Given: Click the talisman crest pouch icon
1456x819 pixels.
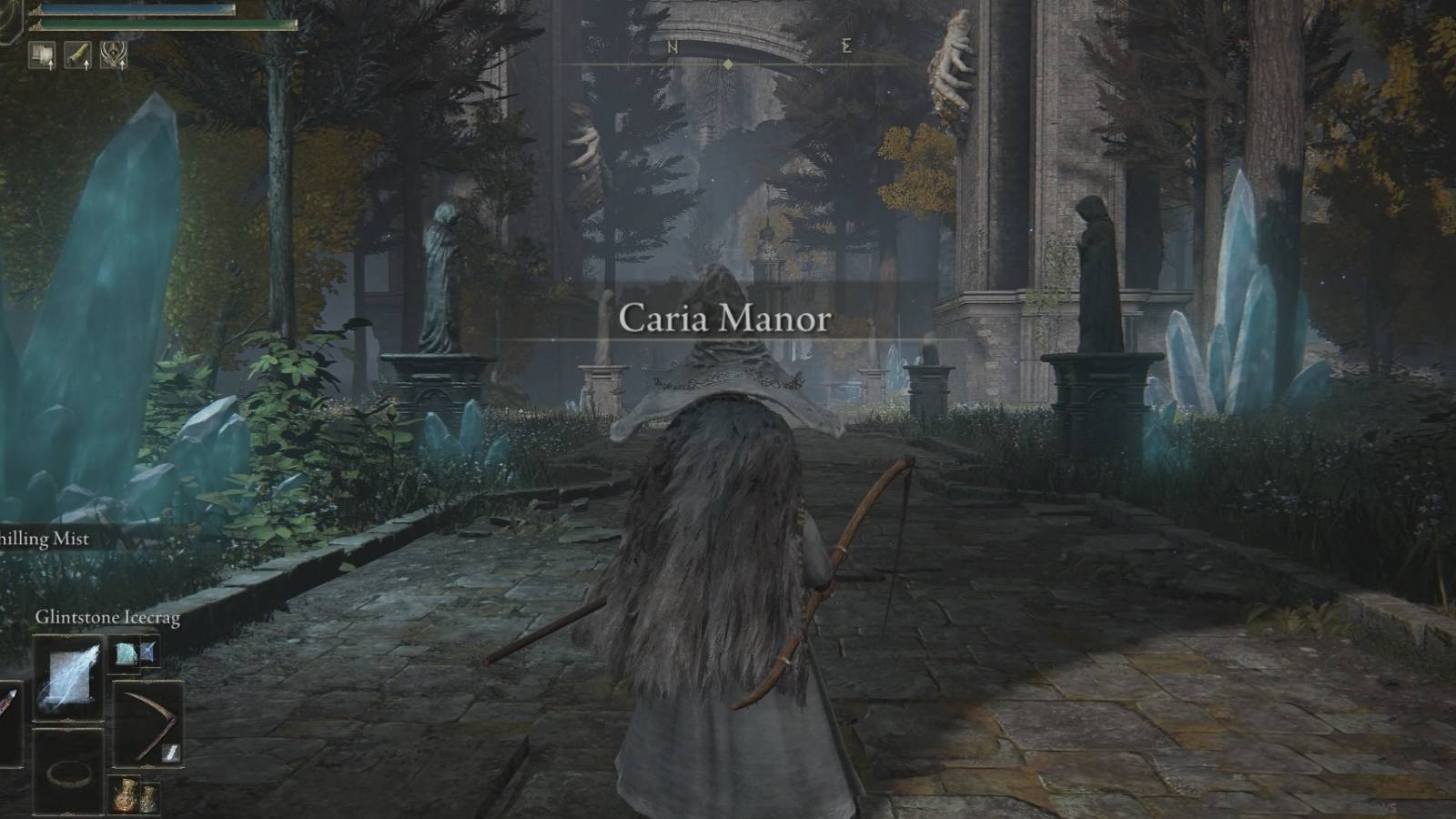Looking at the screenshot, I should [114, 56].
